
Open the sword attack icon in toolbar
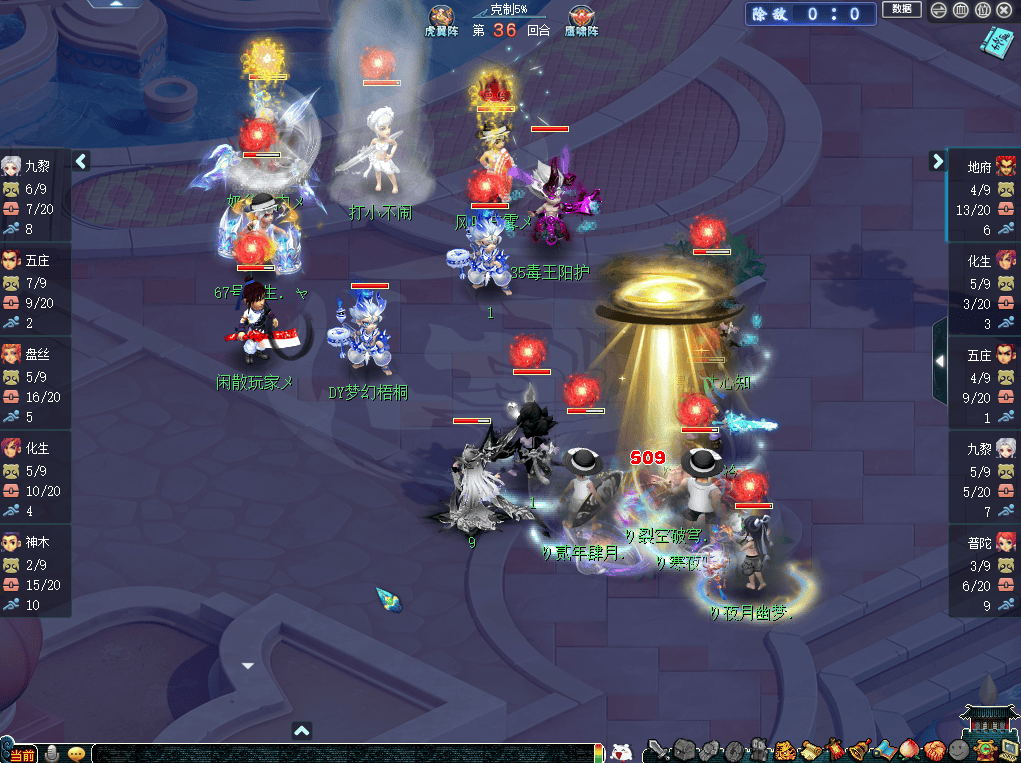(x=657, y=750)
